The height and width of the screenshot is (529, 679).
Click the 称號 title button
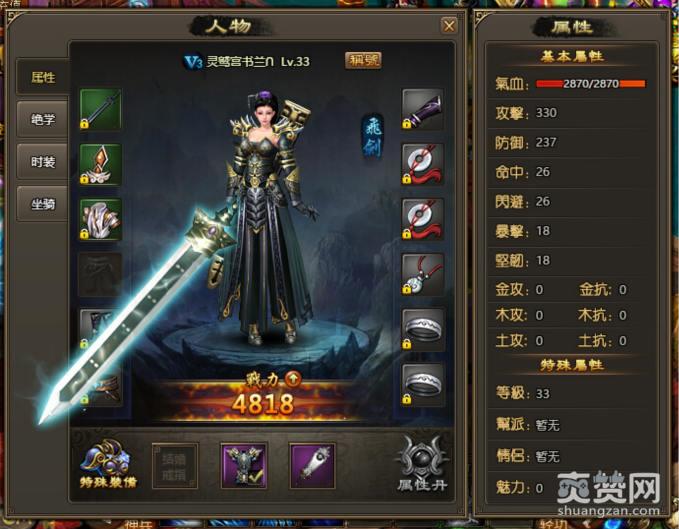[x=362, y=60]
